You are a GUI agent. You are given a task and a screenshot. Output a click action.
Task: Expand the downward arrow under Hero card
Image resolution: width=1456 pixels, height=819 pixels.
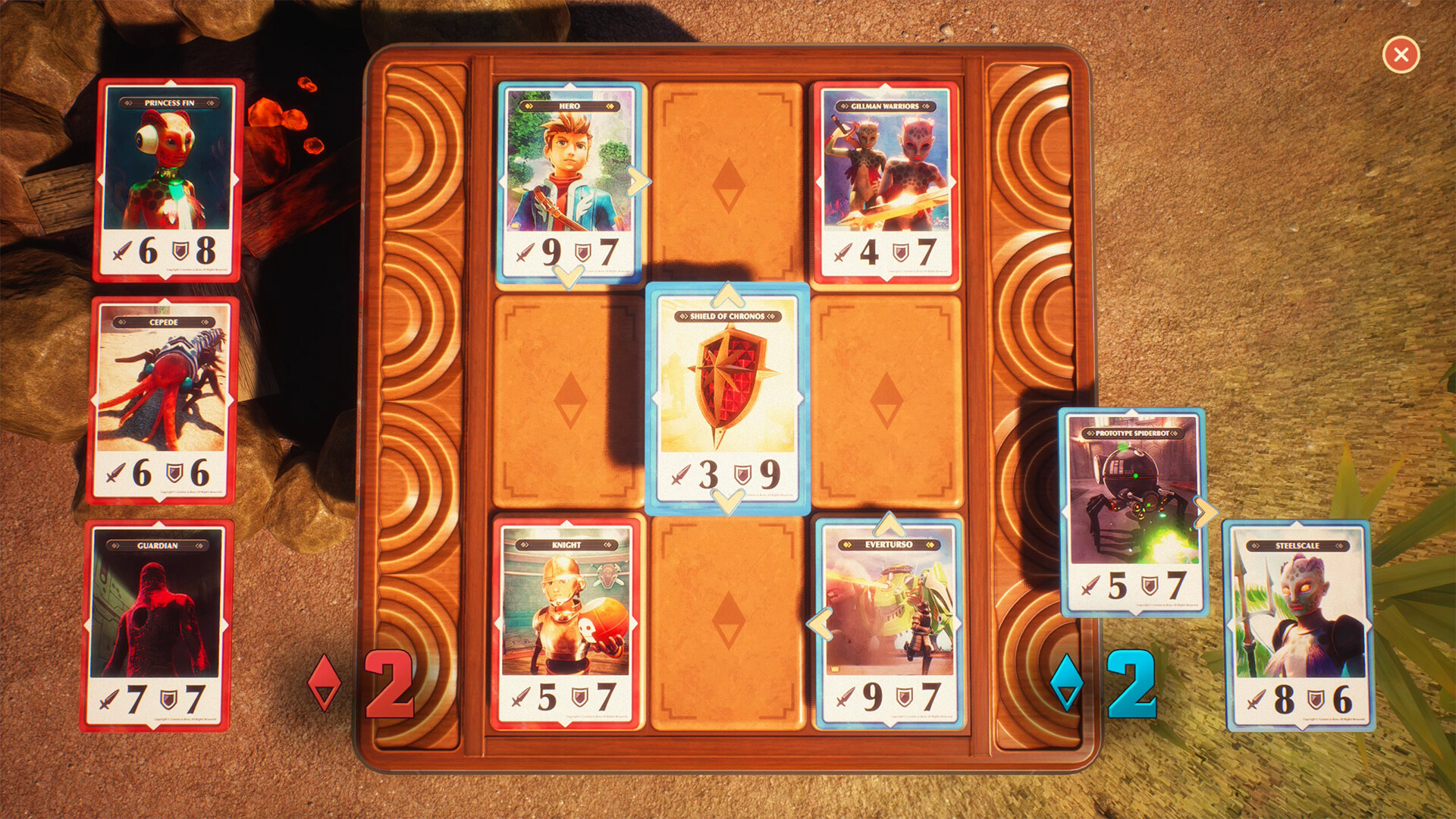tap(570, 278)
